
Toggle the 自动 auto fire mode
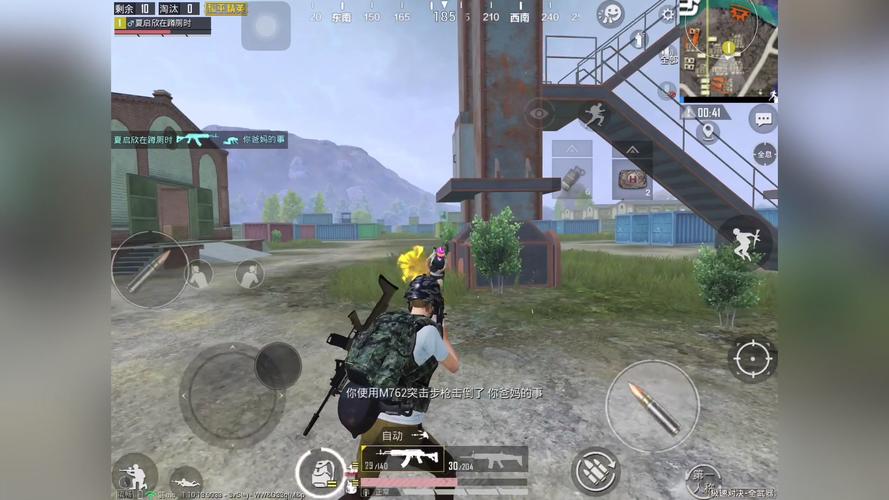392,436
